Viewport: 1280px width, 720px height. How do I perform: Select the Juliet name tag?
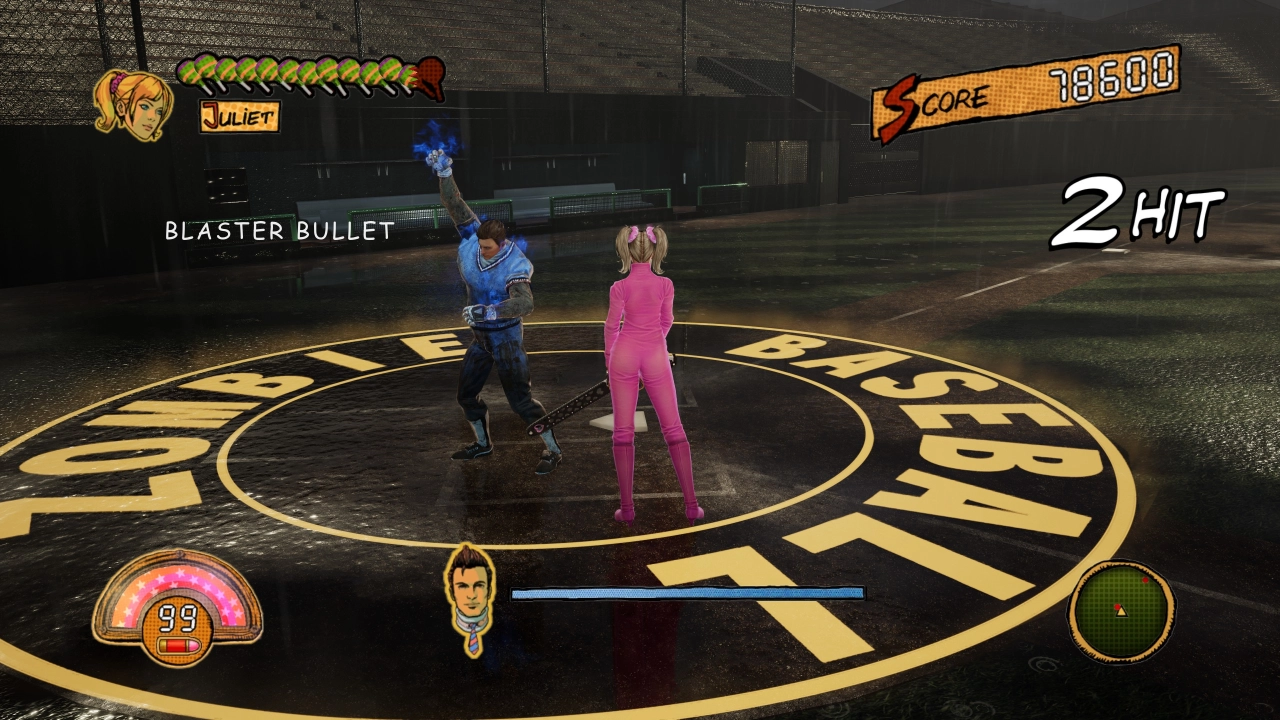pyautogui.click(x=239, y=117)
